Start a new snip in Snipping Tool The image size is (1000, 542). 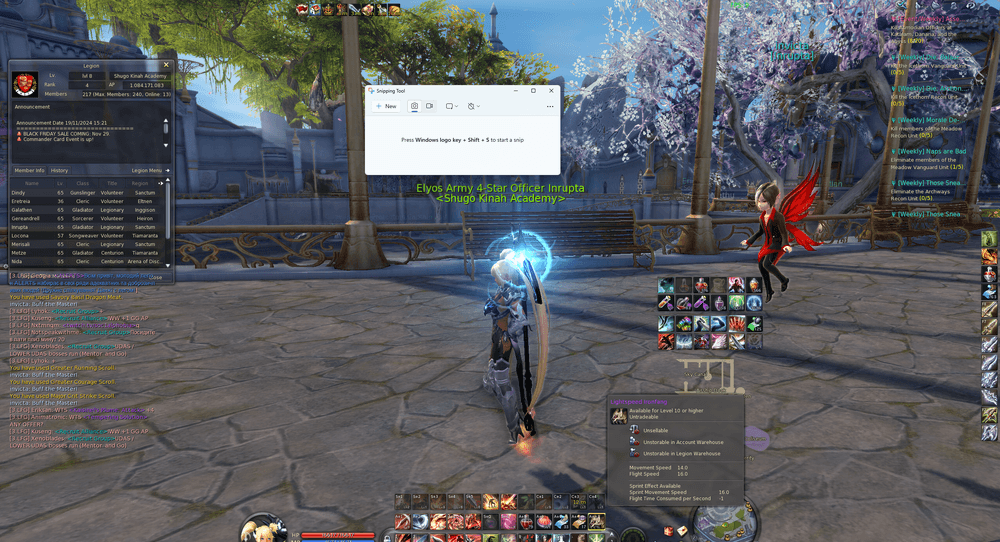coord(386,106)
